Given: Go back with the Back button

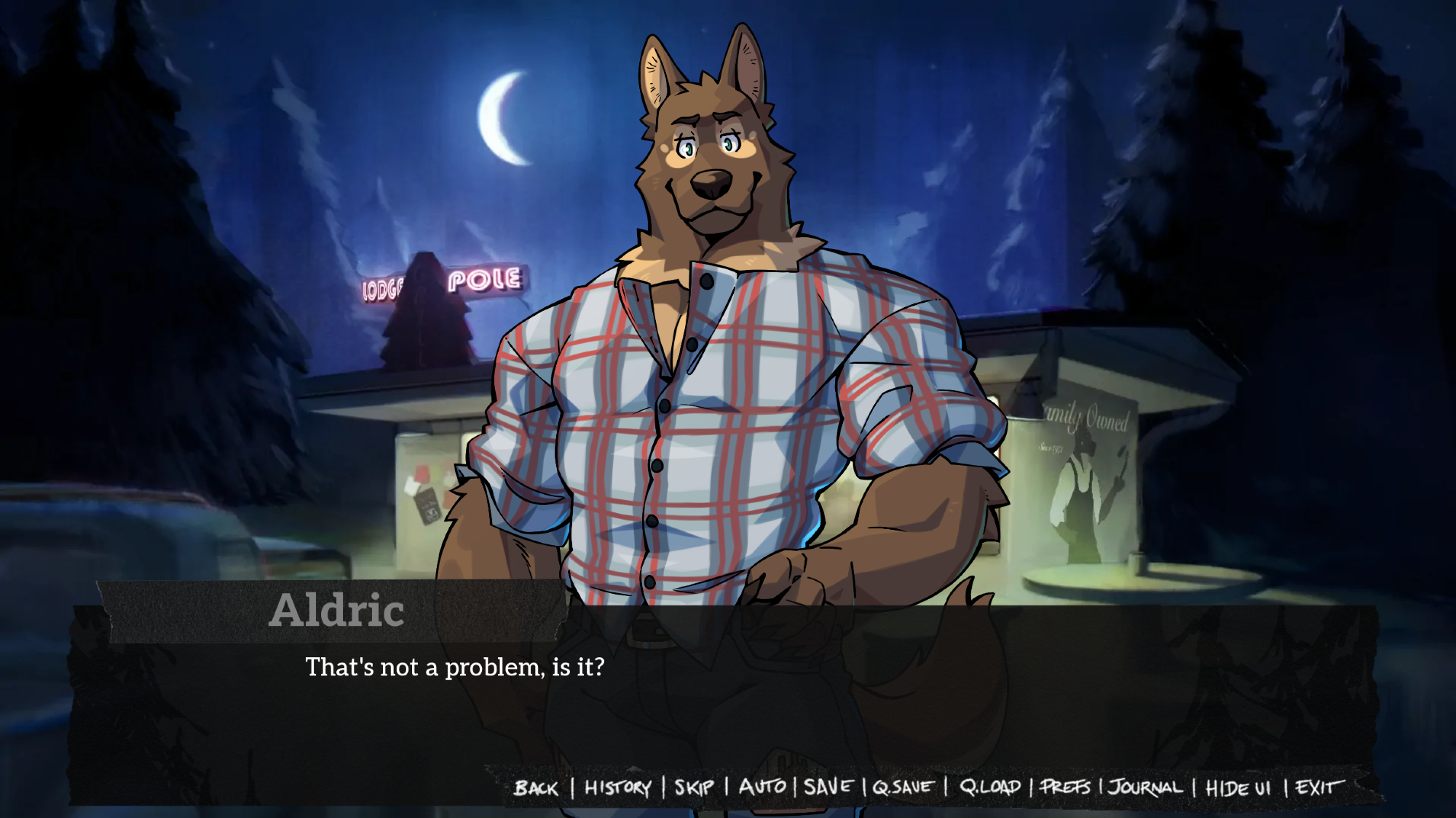Looking at the screenshot, I should [536, 788].
